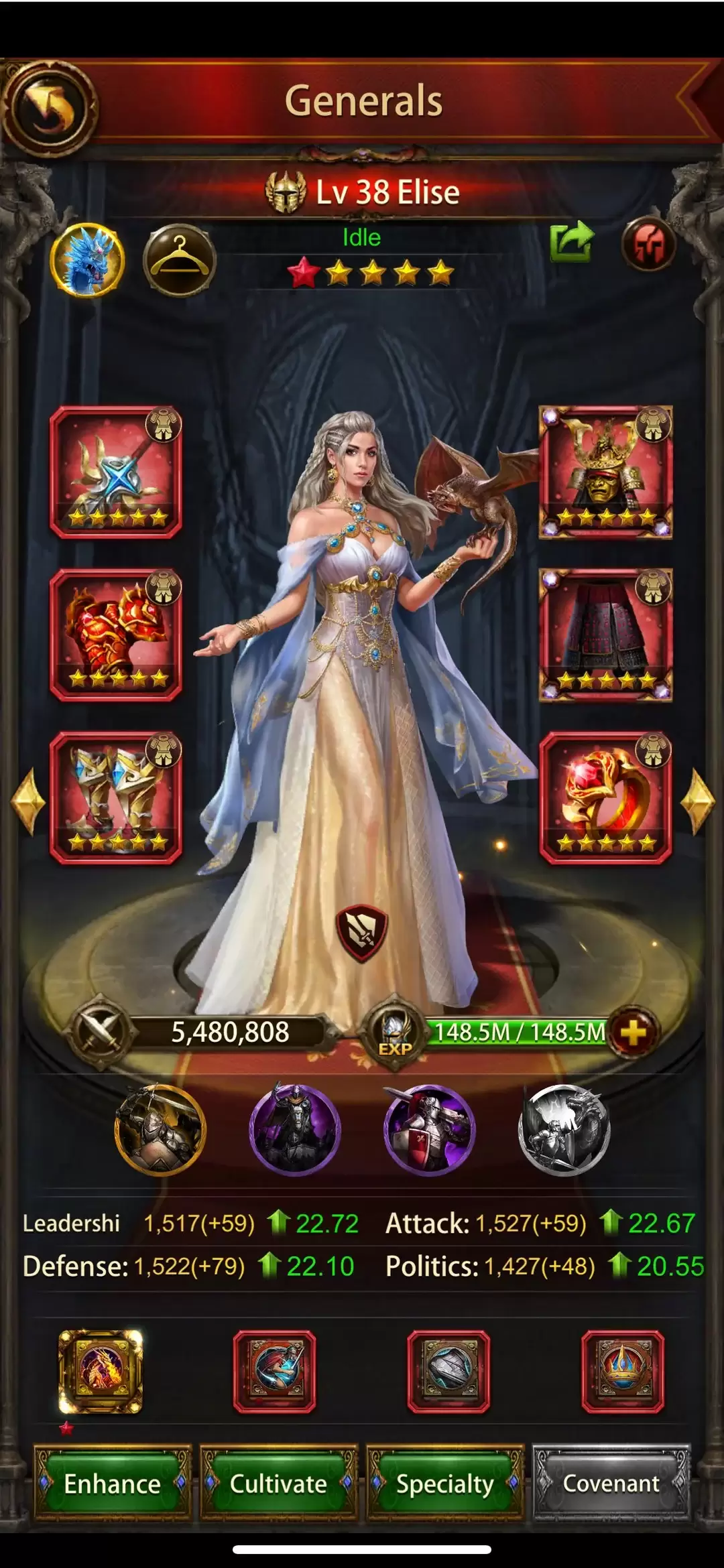
Task: Open the clothes hanger wardrobe icon
Action: click(x=179, y=260)
